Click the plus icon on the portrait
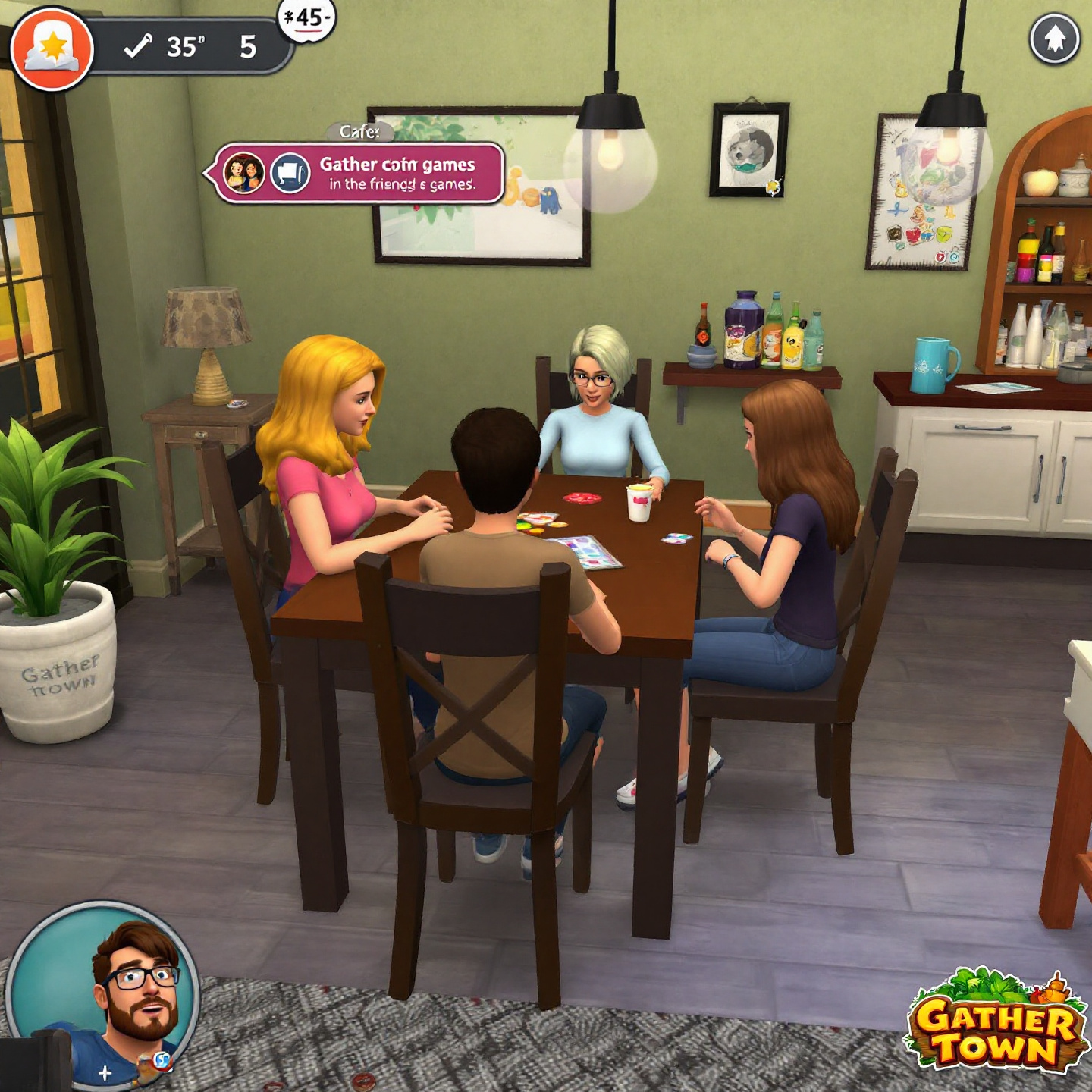 coord(105,1072)
